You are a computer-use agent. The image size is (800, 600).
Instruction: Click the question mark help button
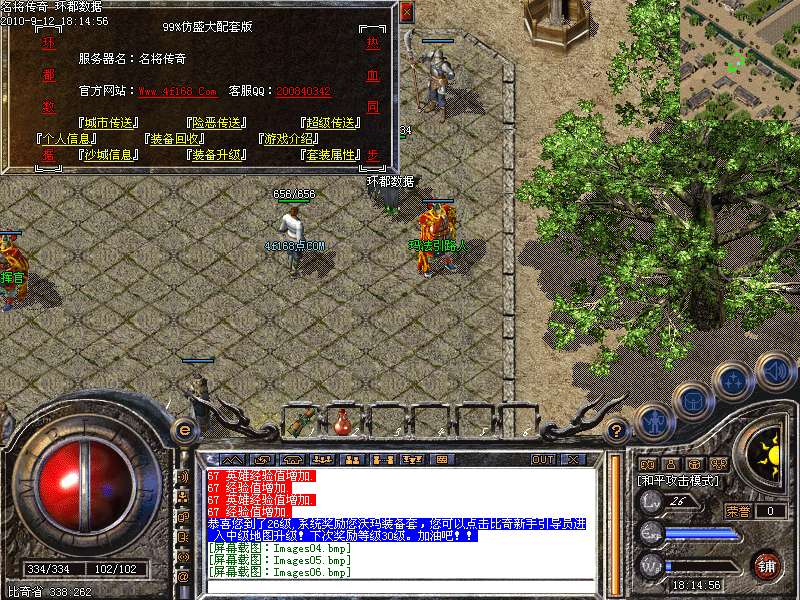coord(617,431)
